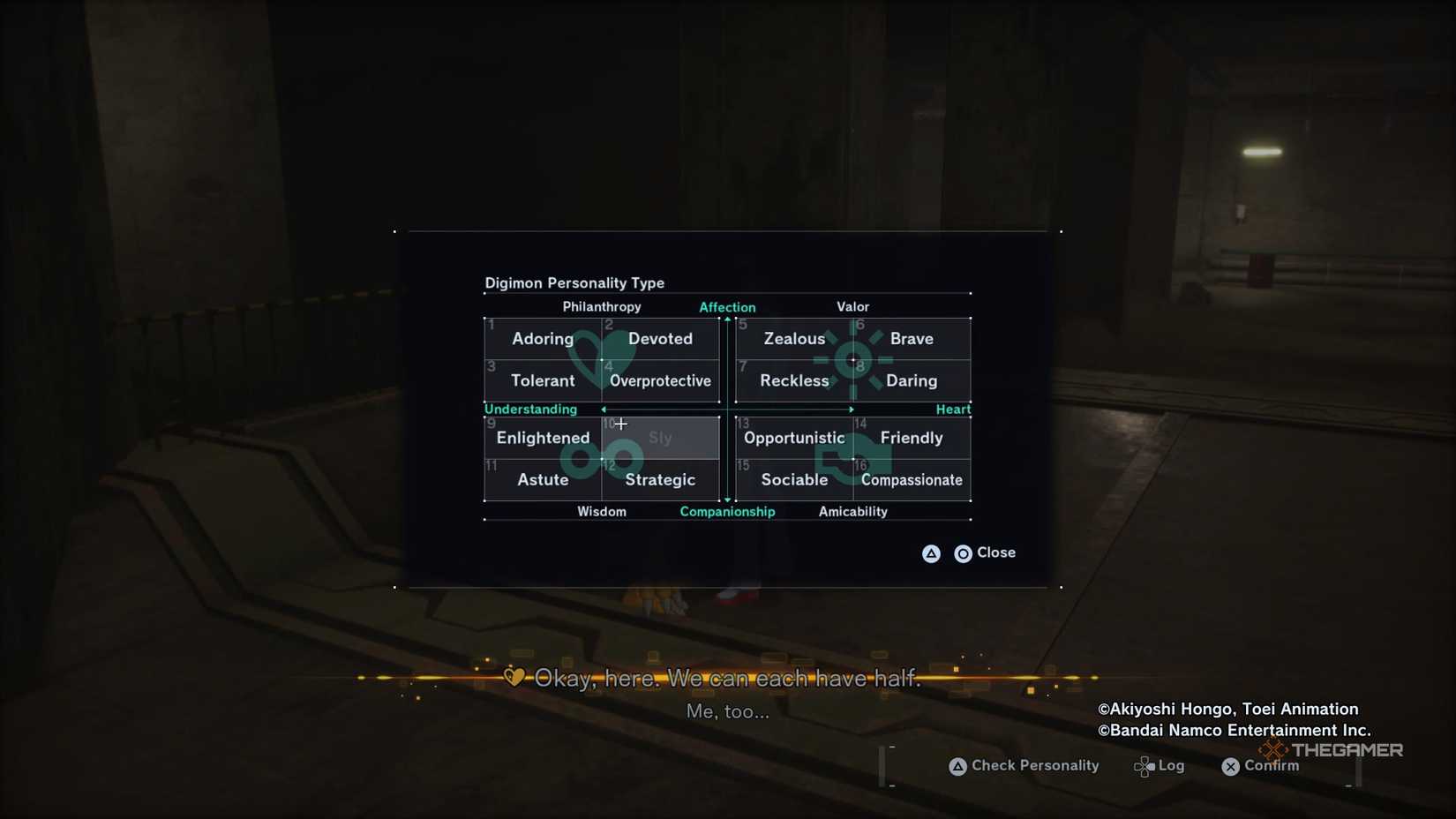
Task: Close the Digimon Personality Type panel
Action: (986, 553)
